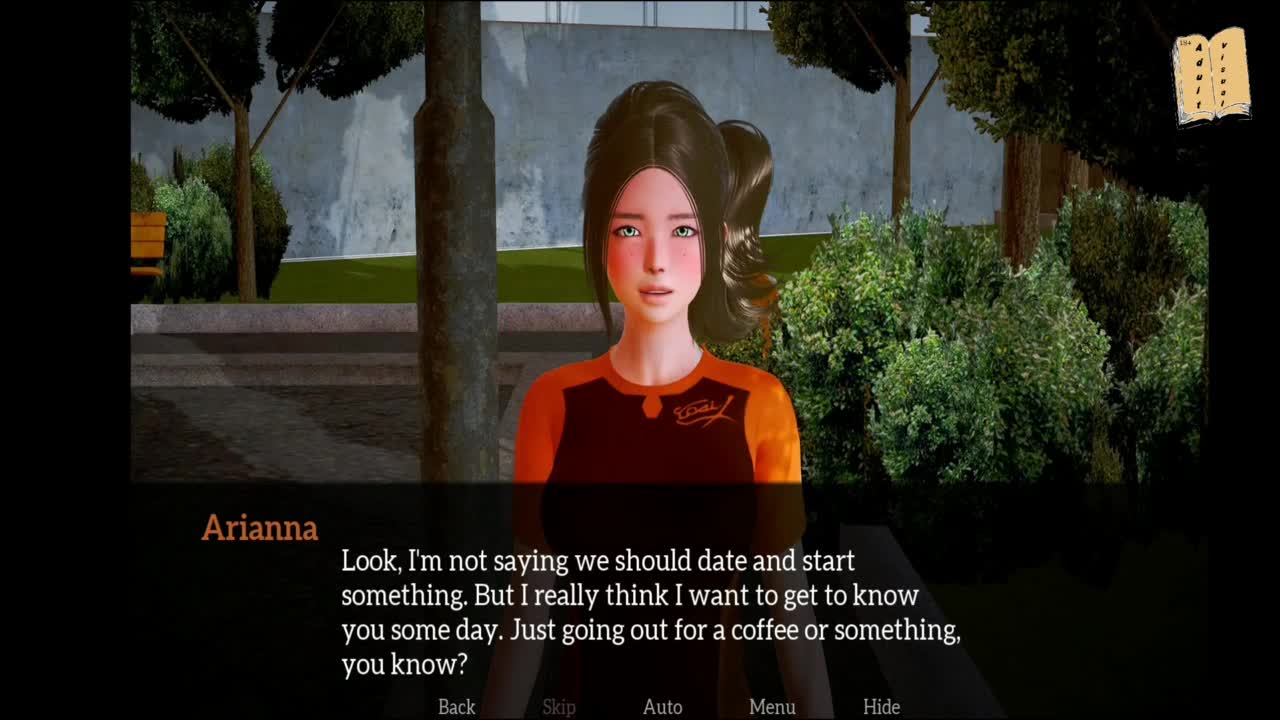1280x720 pixels.
Task: Open the game Menu
Action: click(772, 707)
